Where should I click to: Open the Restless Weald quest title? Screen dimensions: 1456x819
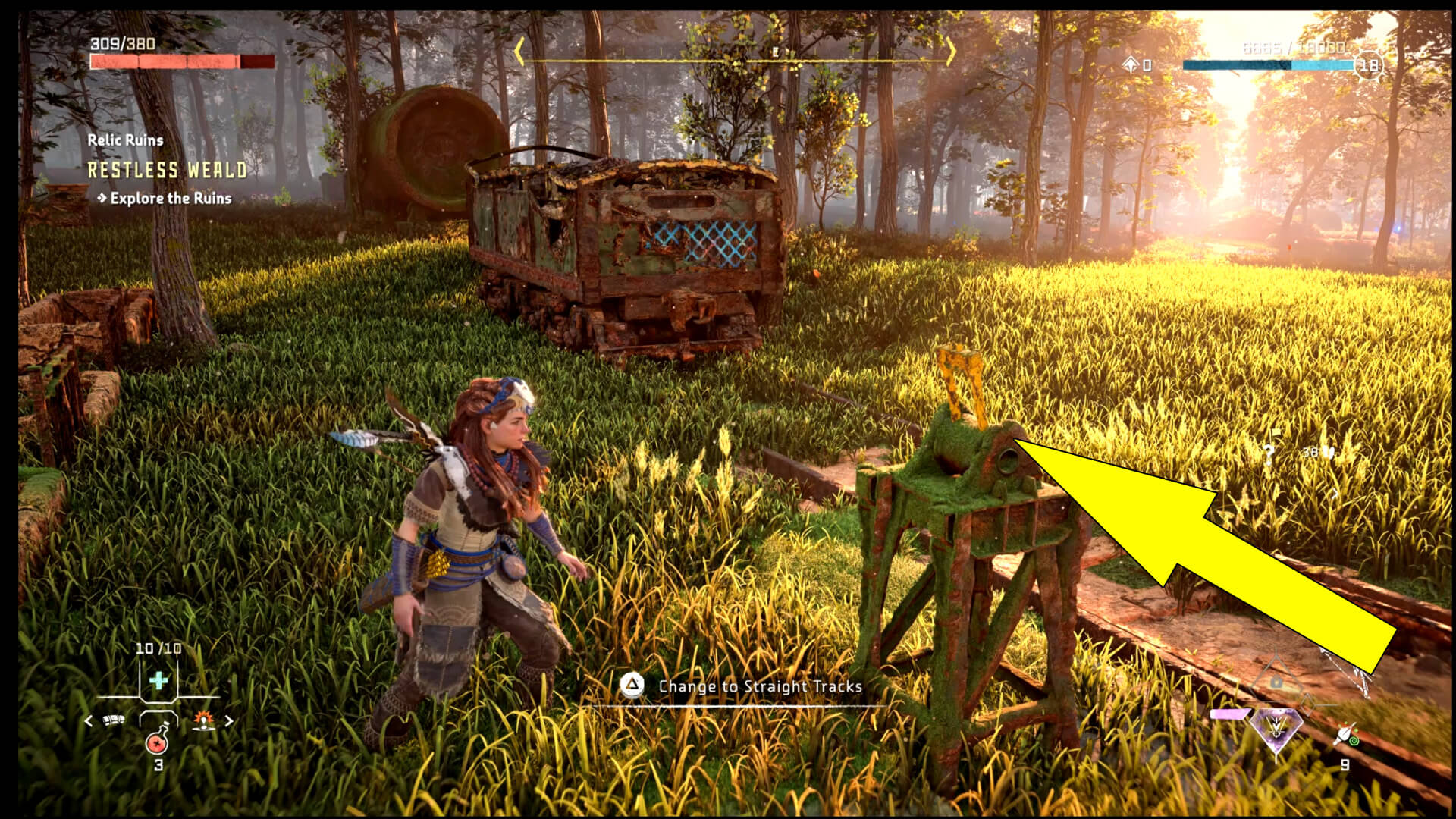click(x=167, y=171)
